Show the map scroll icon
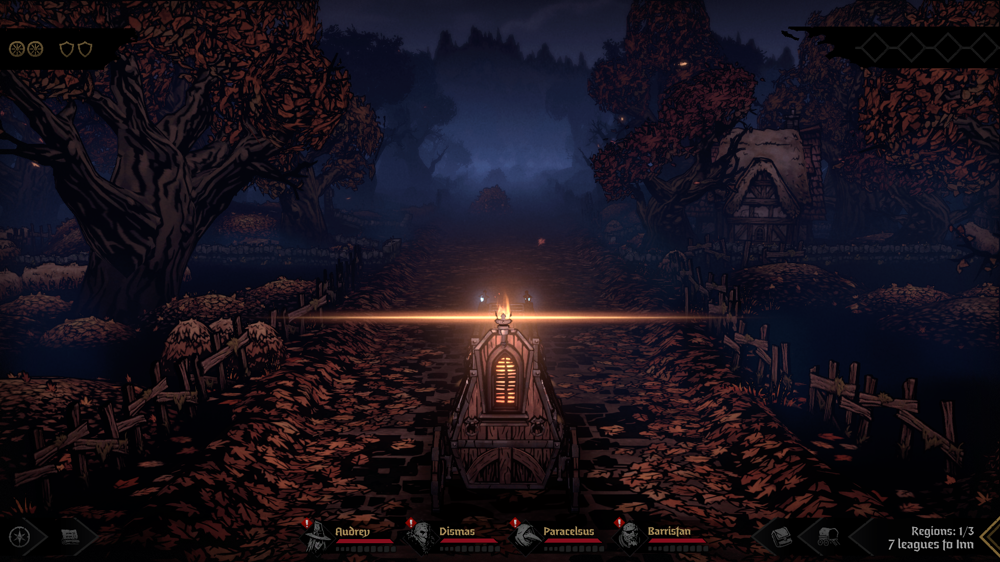Image resolution: width=1000 pixels, height=562 pixels. coord(70,537)
